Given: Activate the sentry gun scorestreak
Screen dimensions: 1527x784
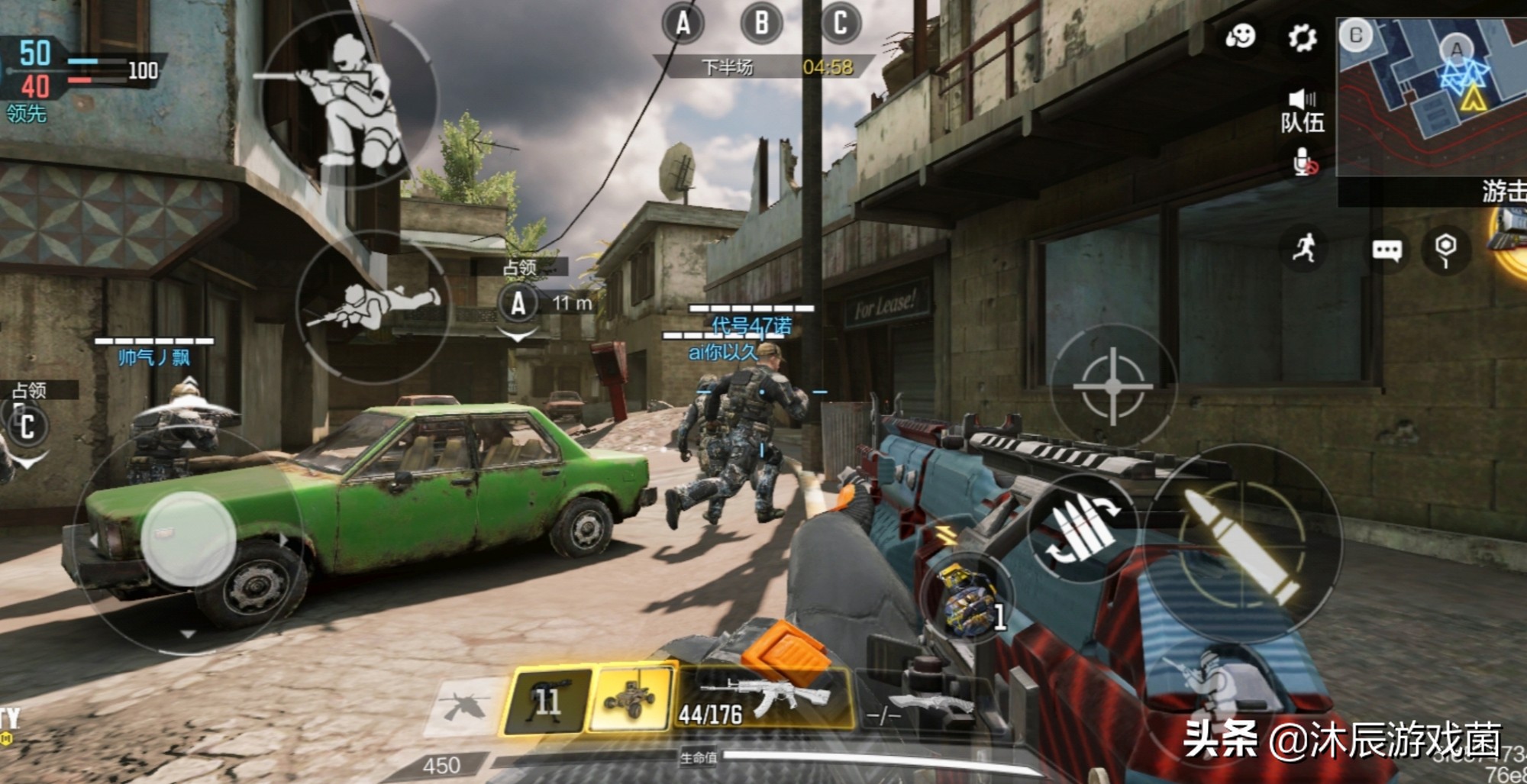Looking at the screenshot, I should [x=547, y=699].
